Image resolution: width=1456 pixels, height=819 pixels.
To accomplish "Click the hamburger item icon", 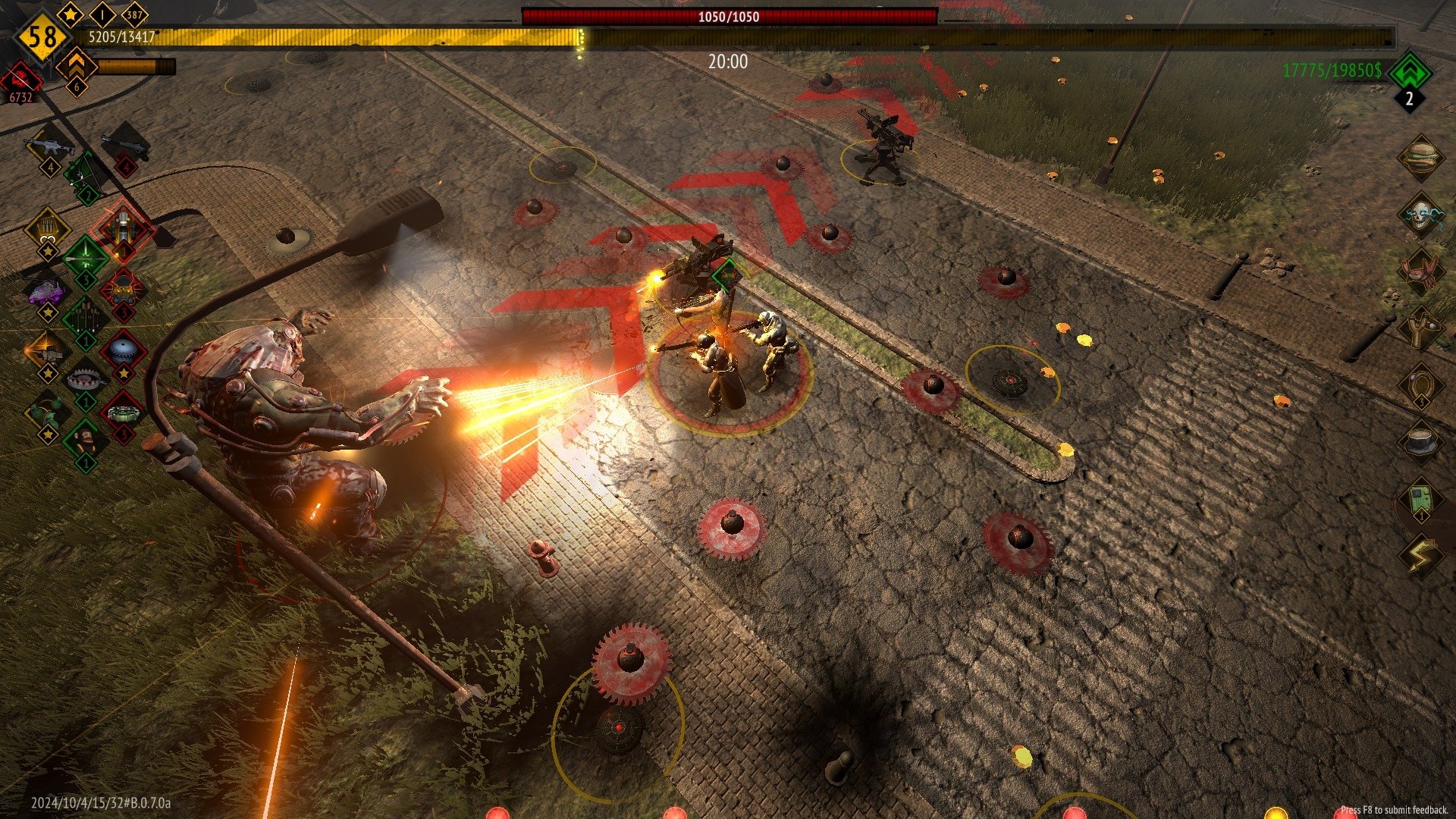I will click(x=1420, y=156).
